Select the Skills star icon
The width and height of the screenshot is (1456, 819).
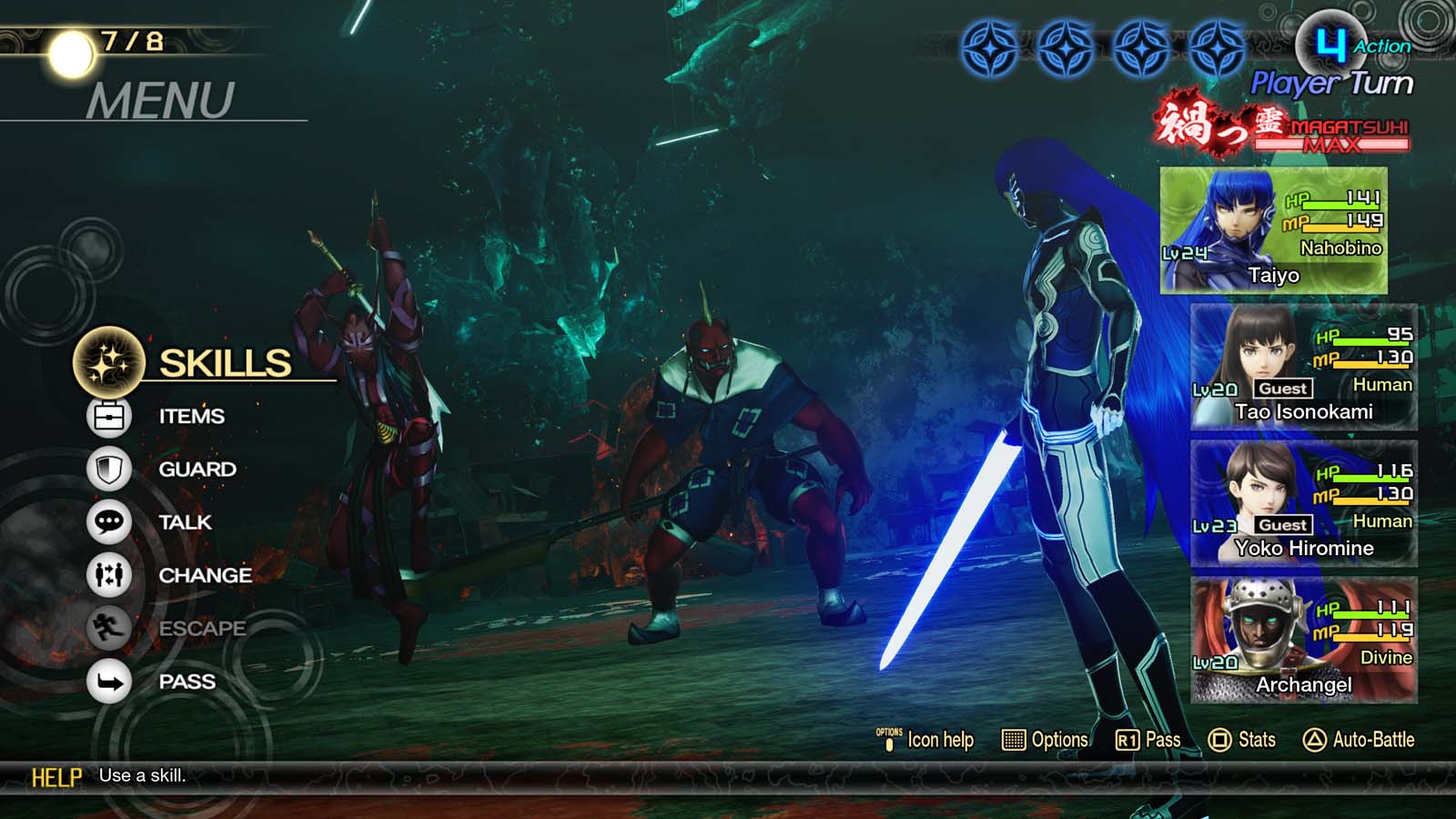click(x=107, y=363)
